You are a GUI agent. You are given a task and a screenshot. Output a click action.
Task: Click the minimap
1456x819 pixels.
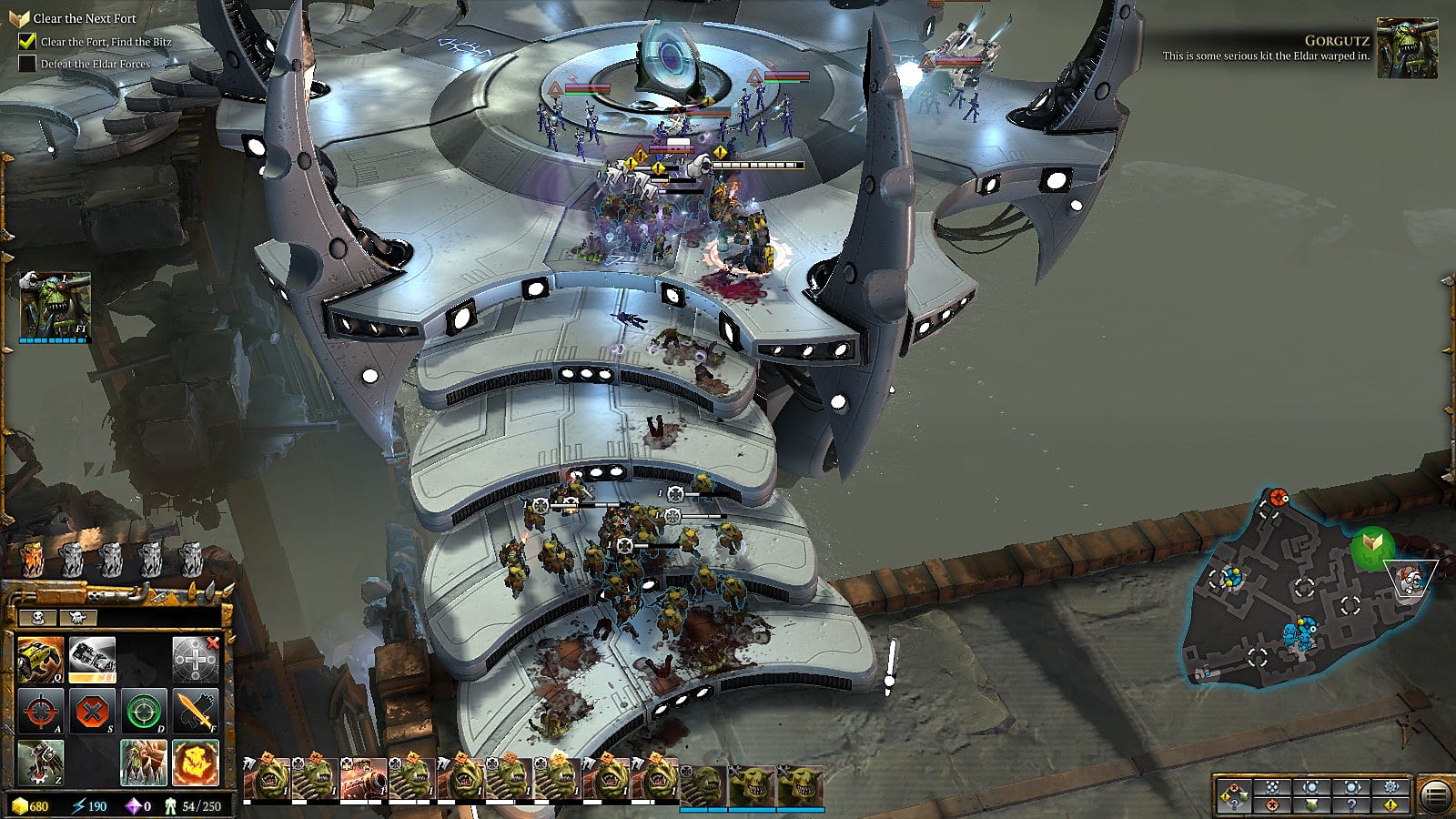click(x=1301, y=591)
